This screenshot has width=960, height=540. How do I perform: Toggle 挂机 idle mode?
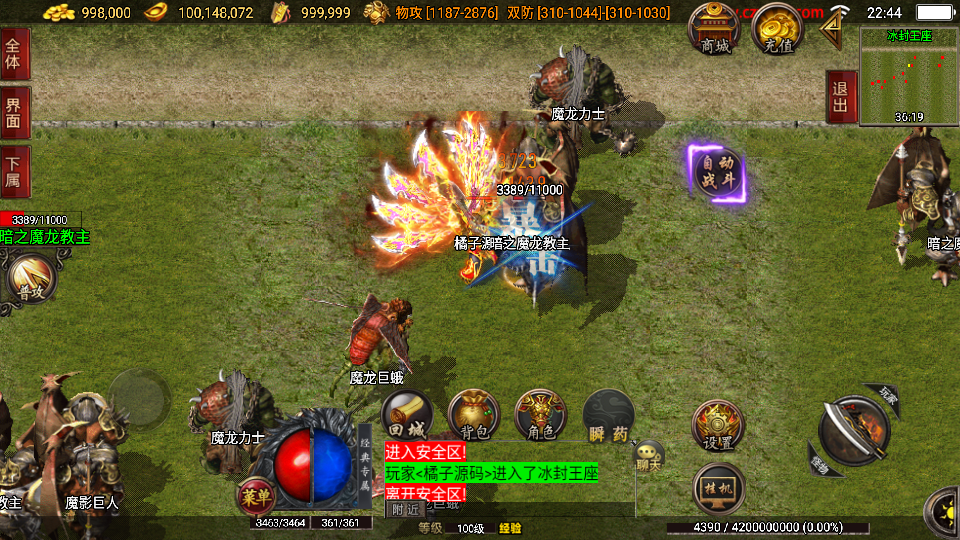coord(718,487)
